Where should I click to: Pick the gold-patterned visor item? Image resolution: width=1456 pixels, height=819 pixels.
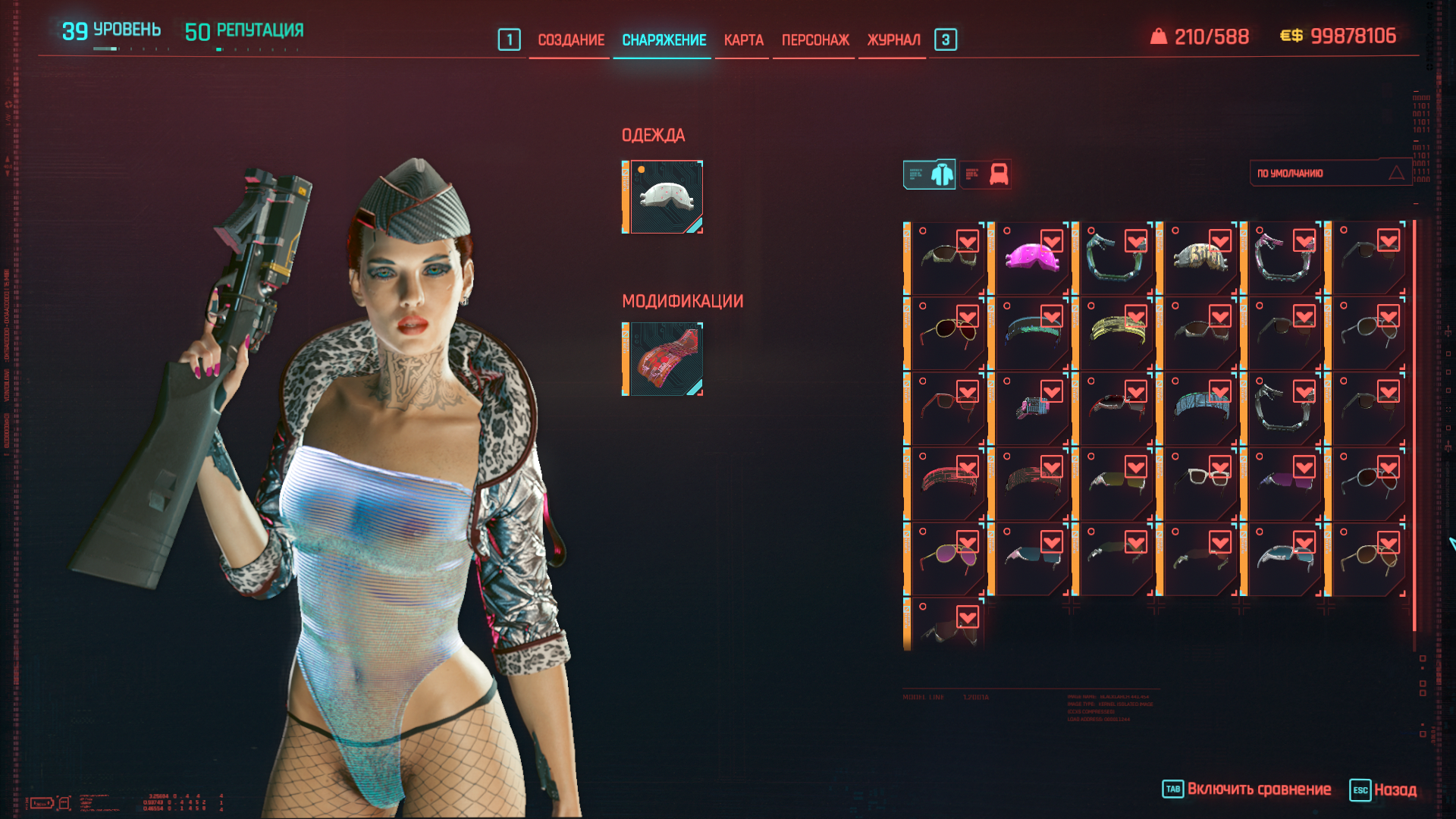click(1200, 258)
